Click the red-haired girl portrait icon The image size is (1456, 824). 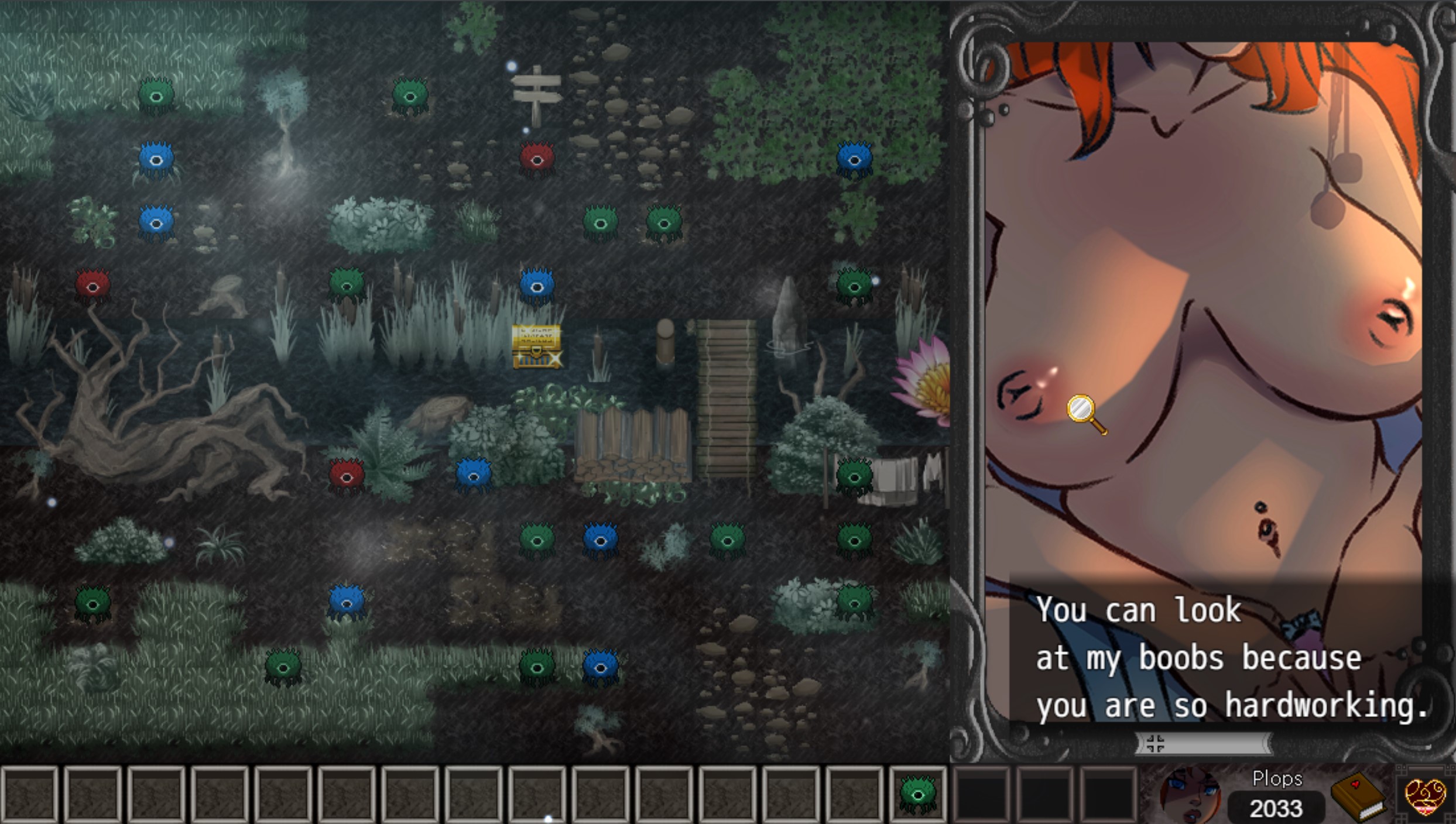(1190, 796)
